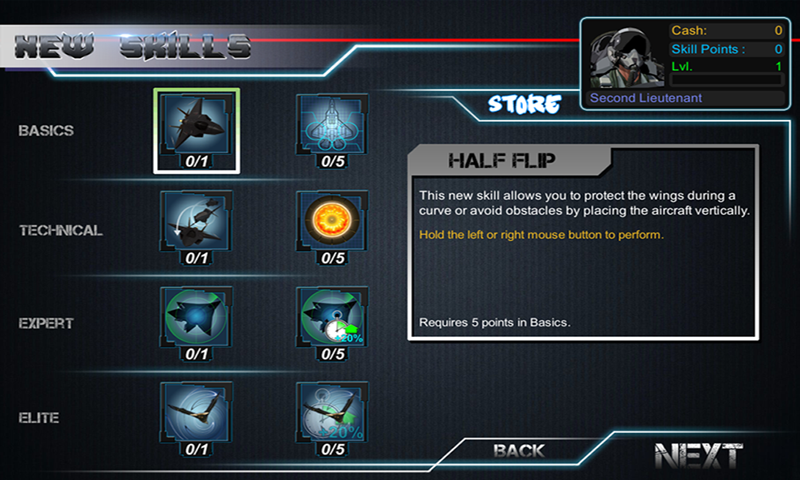Open the Store

pos(524,103)
